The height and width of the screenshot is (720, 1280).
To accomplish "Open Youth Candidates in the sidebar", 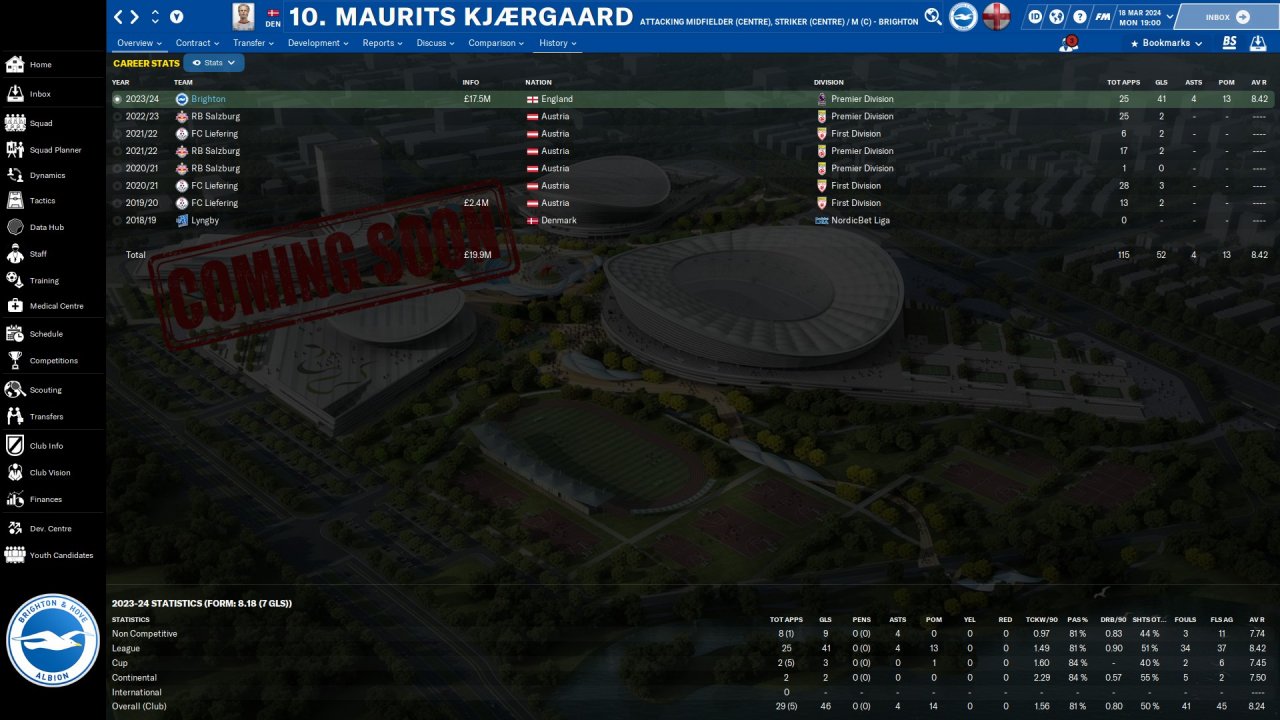I will (61, 555).
